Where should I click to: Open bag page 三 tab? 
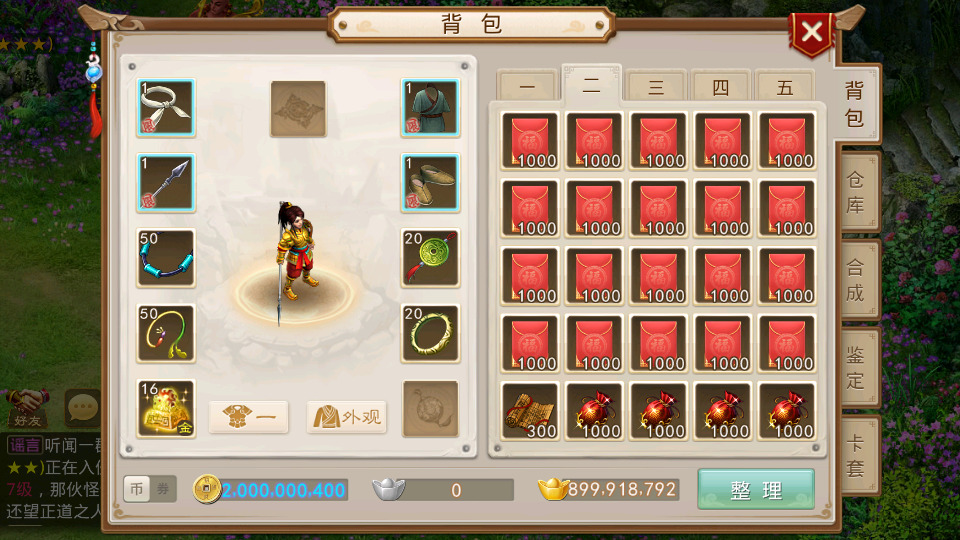coord(656,87)
